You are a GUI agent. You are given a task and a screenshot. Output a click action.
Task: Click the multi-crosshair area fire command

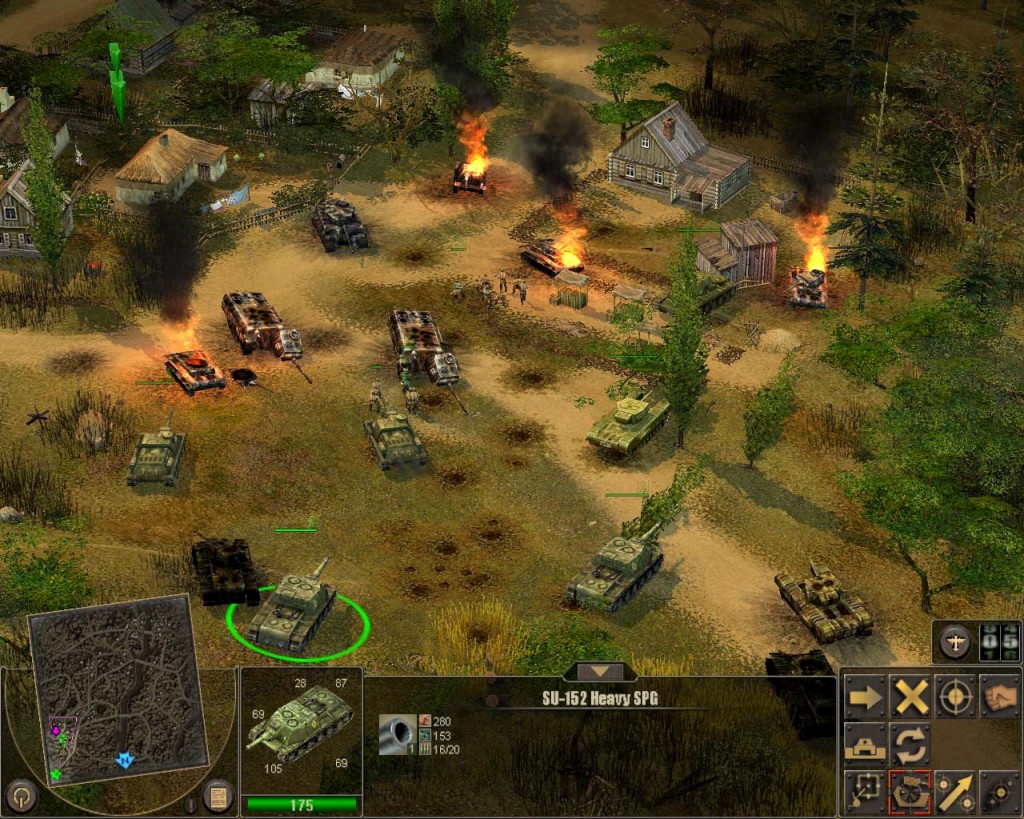click(1000, 791)
